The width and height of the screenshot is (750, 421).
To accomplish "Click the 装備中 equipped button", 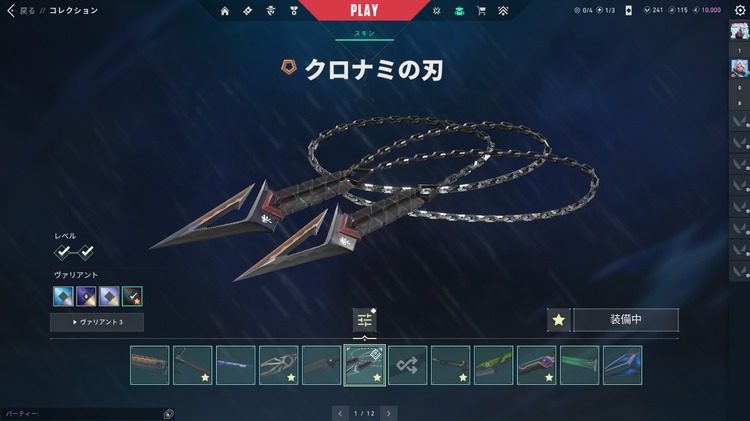I will (625, 320).
